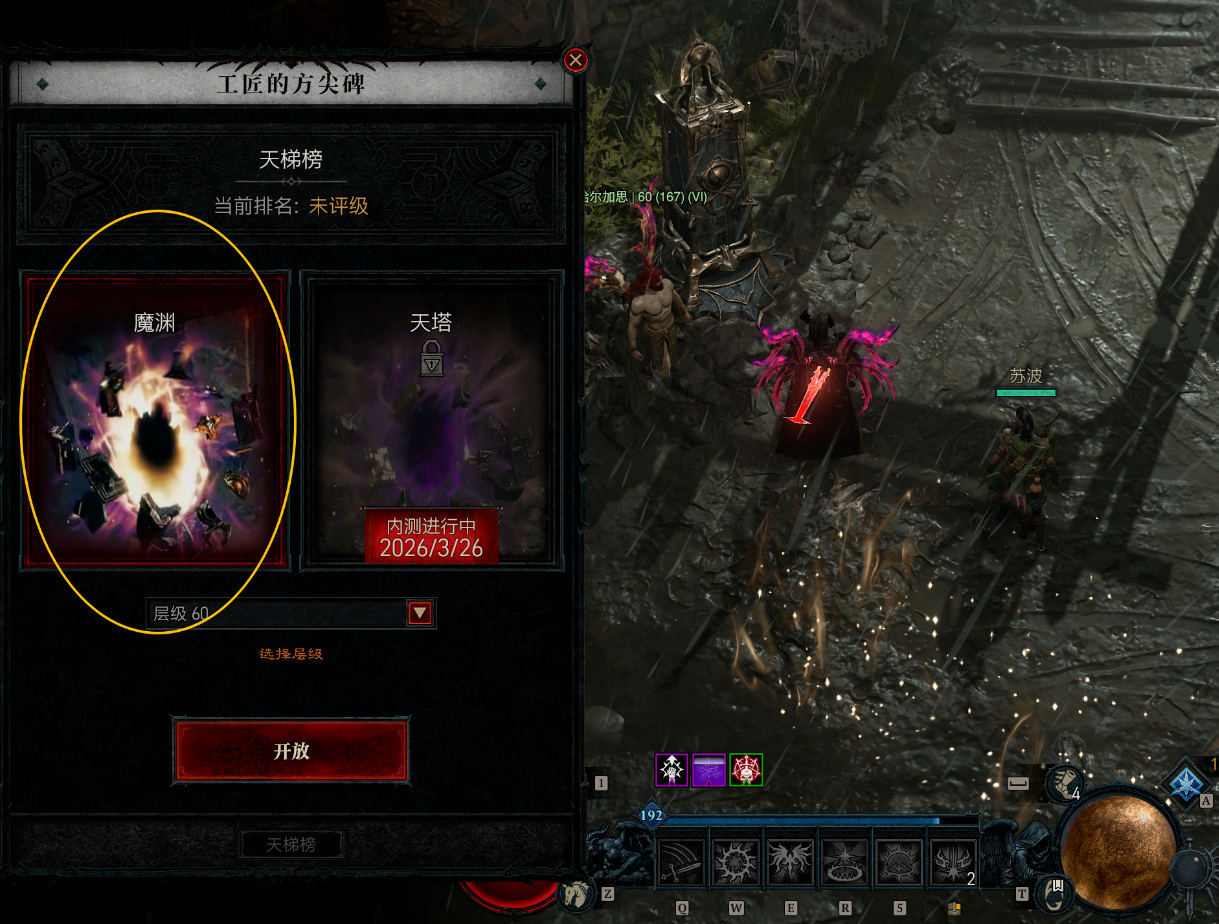This screenshot has height=924, width=1219.
Task: Activate the sword slash skill slot
Action: tap(681, 862)
